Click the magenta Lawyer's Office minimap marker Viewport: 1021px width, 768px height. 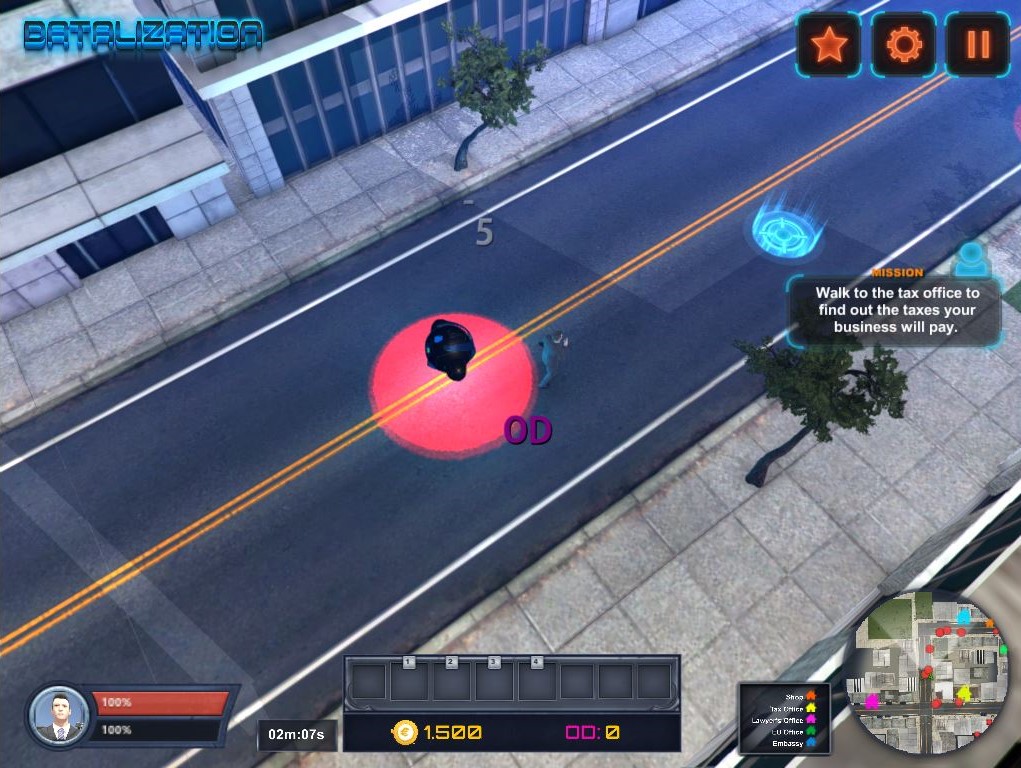[x=872, y=701]
